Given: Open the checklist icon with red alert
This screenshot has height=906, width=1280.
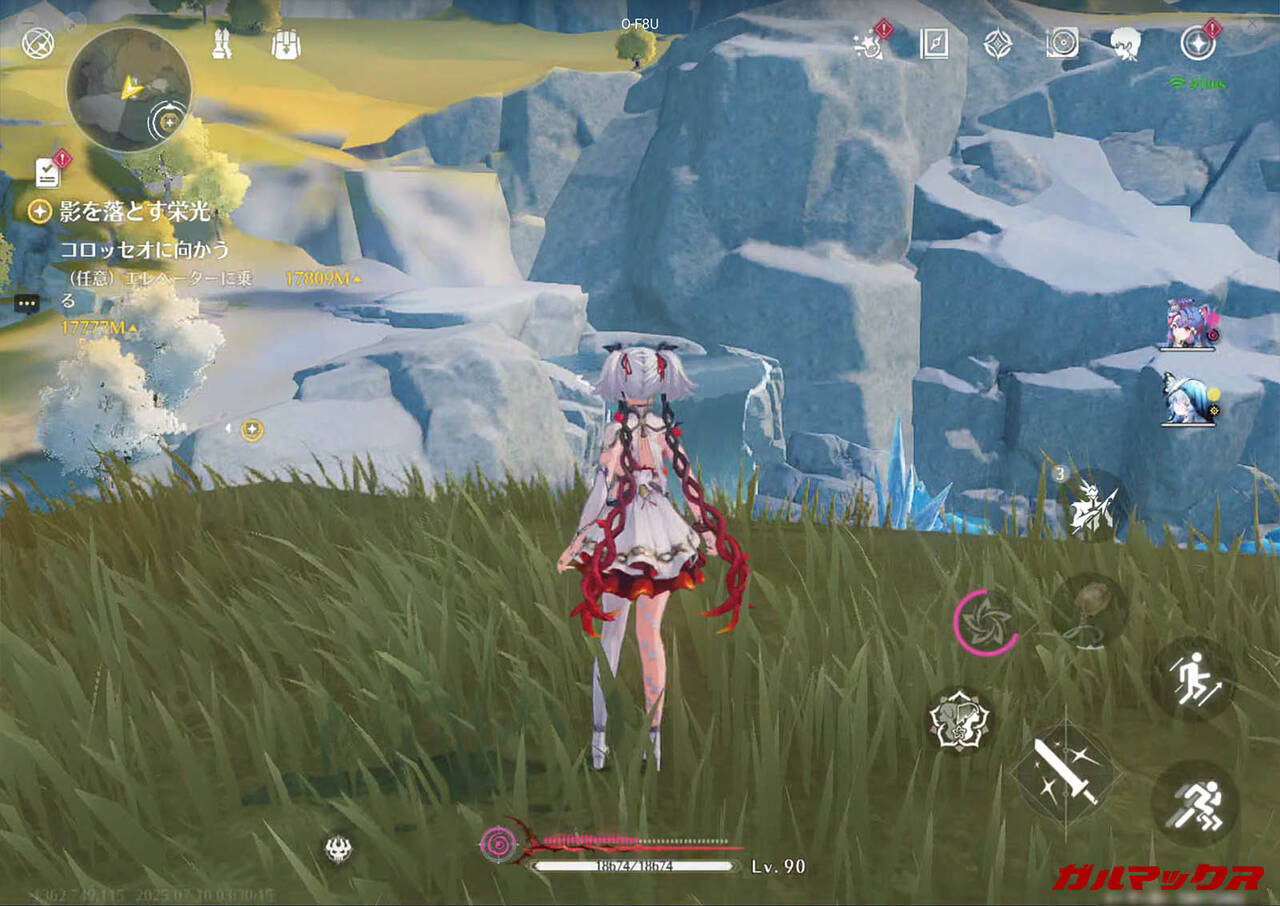Looking at the screenshot, I should pos(48,172).
